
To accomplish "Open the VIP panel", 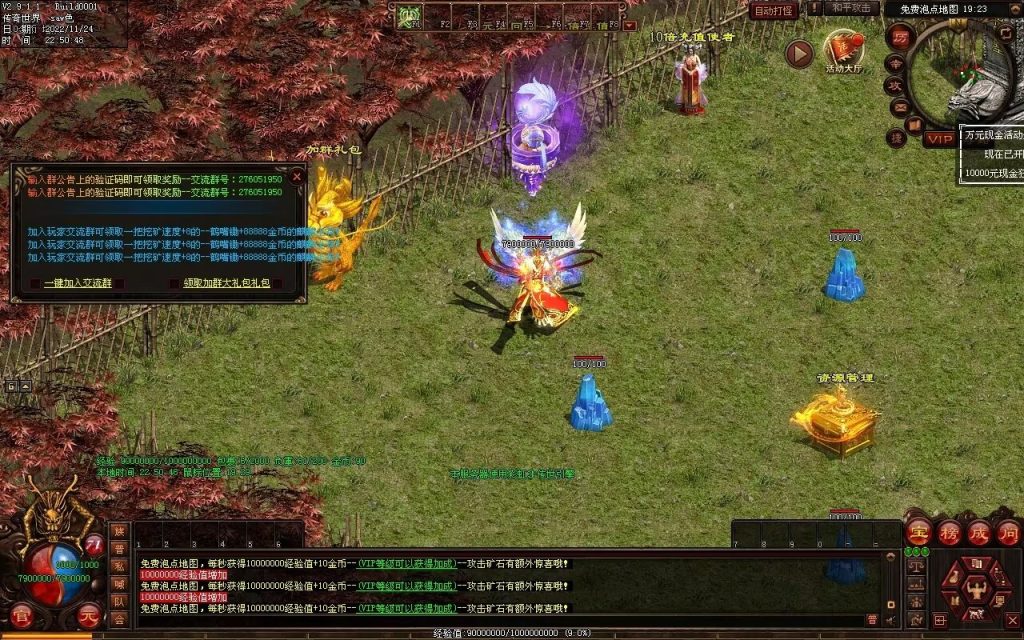I will 938,139.
